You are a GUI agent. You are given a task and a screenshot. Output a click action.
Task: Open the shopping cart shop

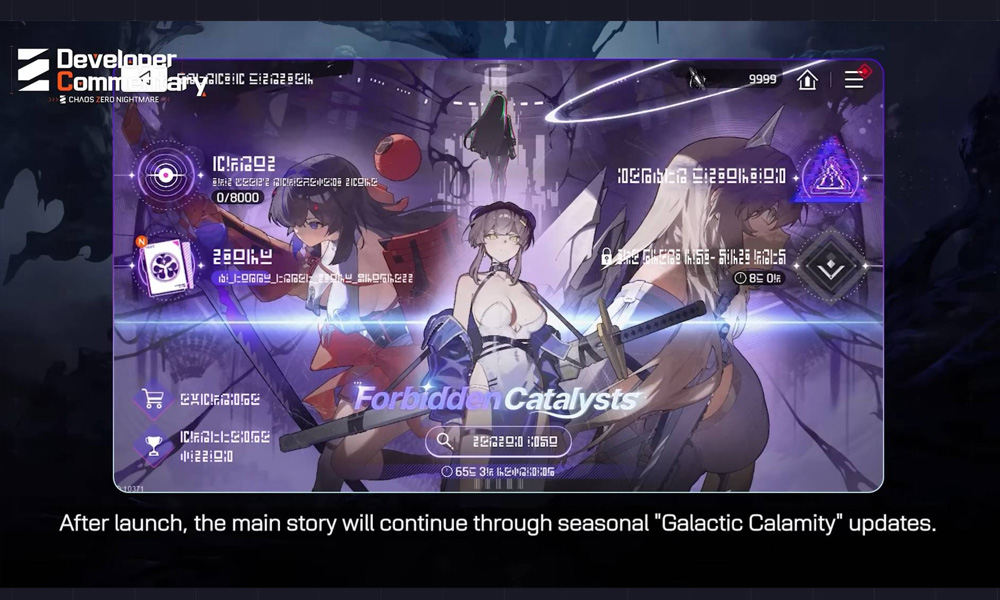(x=154, y=399)
